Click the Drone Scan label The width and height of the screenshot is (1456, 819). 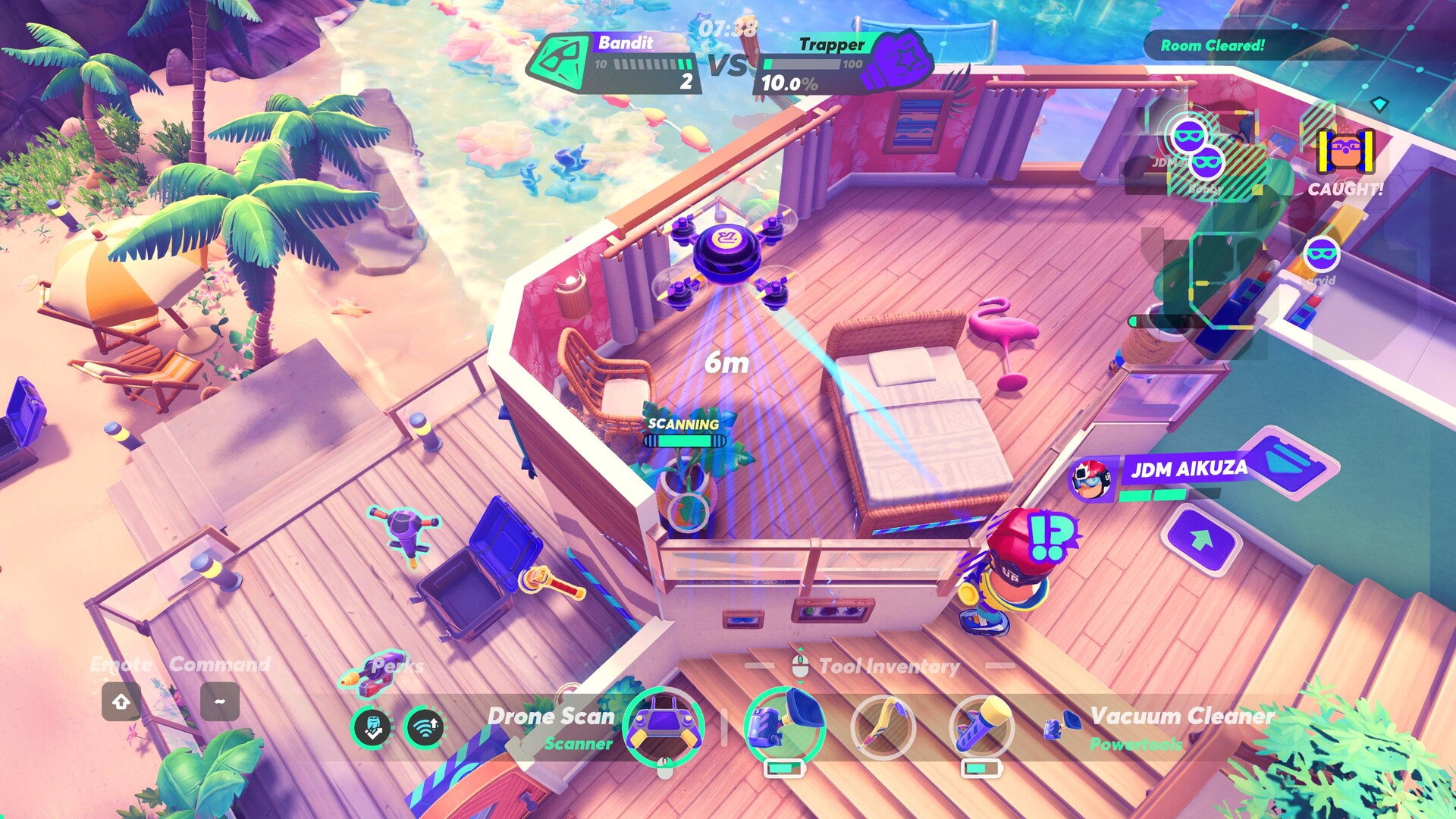(x=551, y=717)
